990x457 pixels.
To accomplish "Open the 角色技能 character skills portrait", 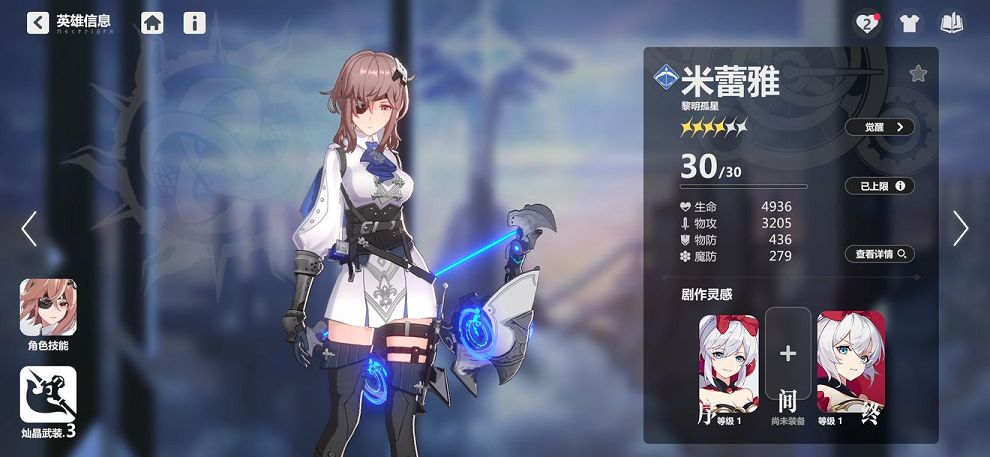I will point(48,308).
